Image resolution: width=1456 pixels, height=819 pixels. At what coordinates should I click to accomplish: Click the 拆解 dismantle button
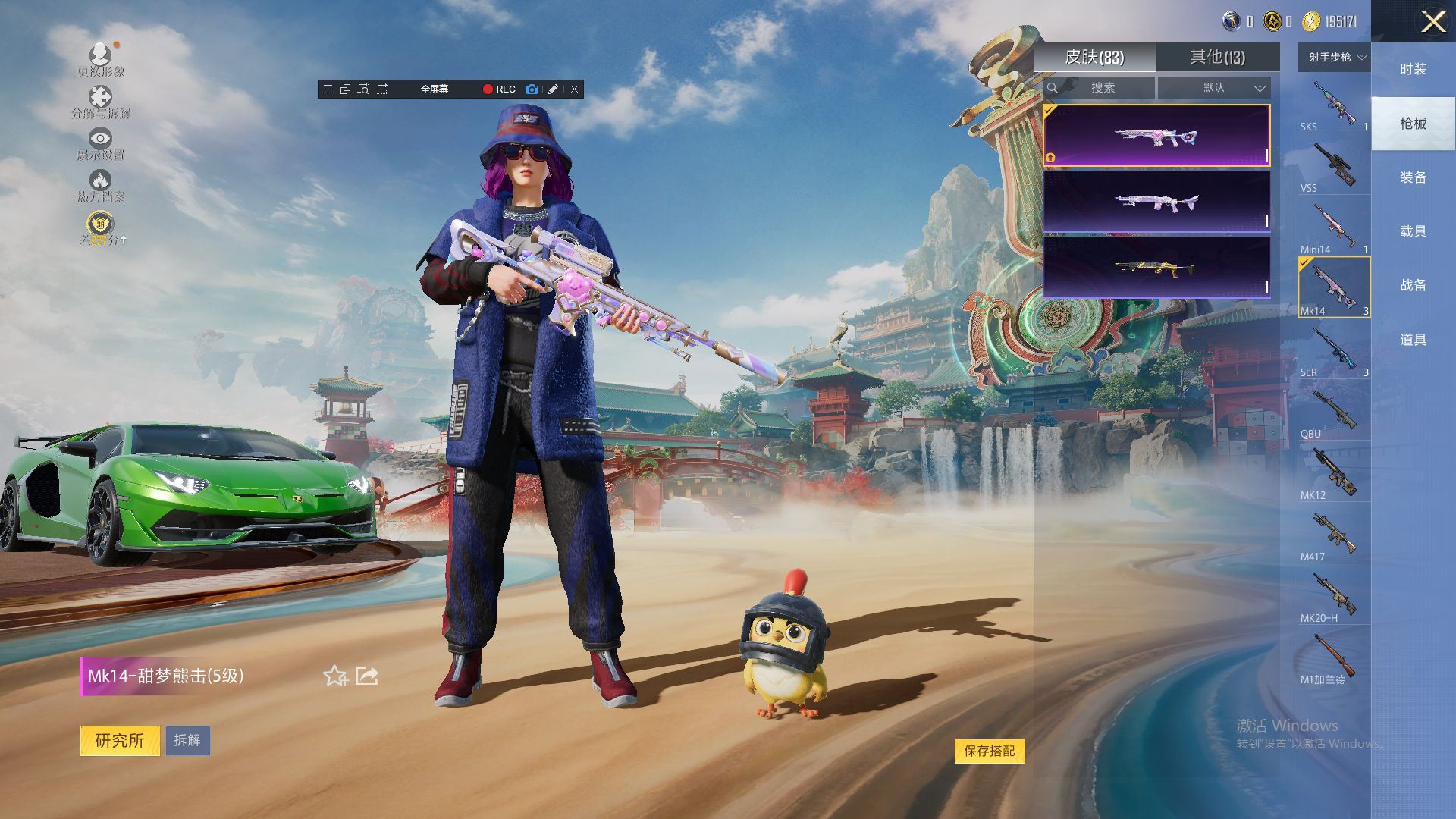(x=187, y=740)
